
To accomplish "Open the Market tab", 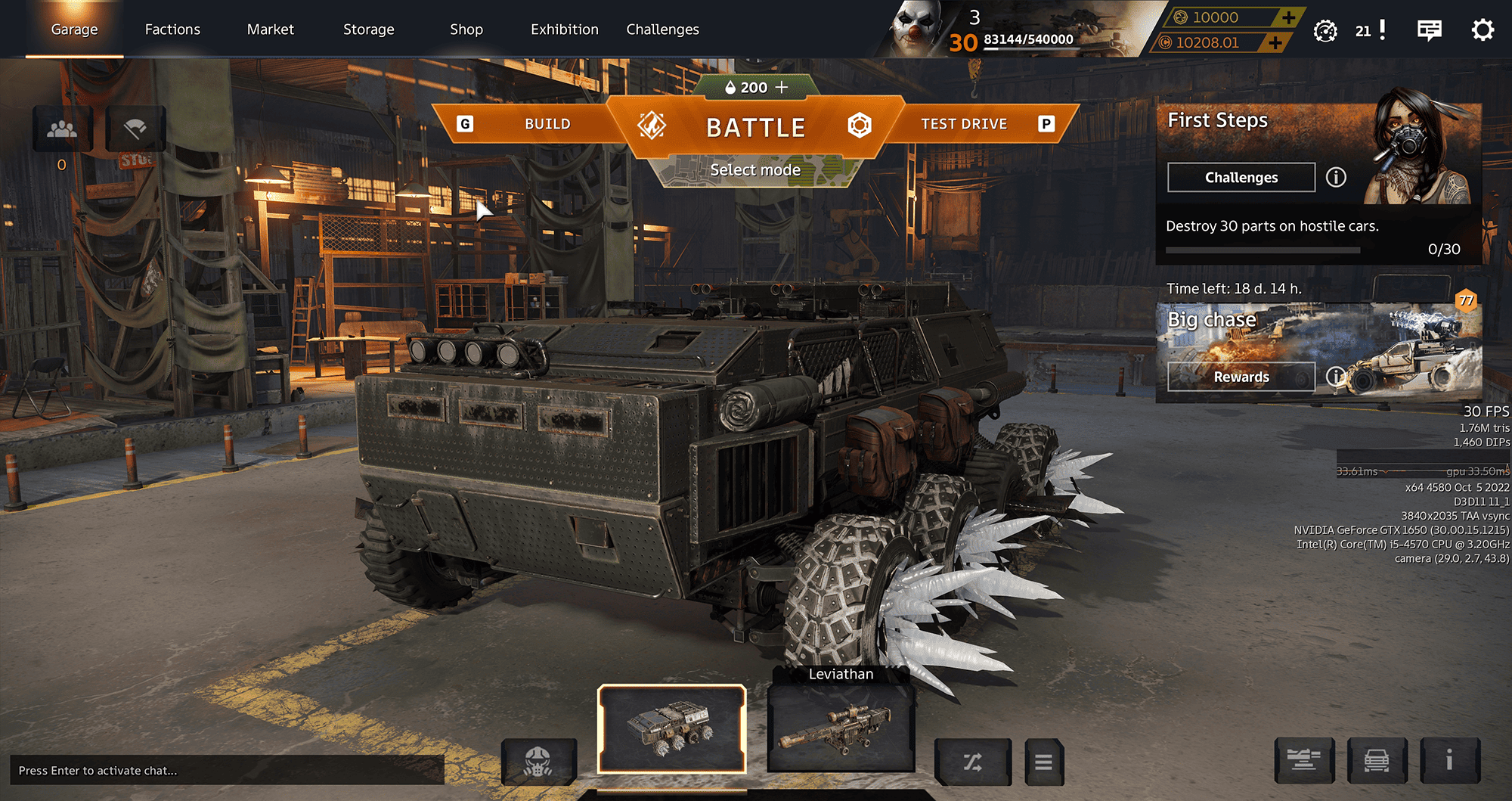I will coord(270,29).
